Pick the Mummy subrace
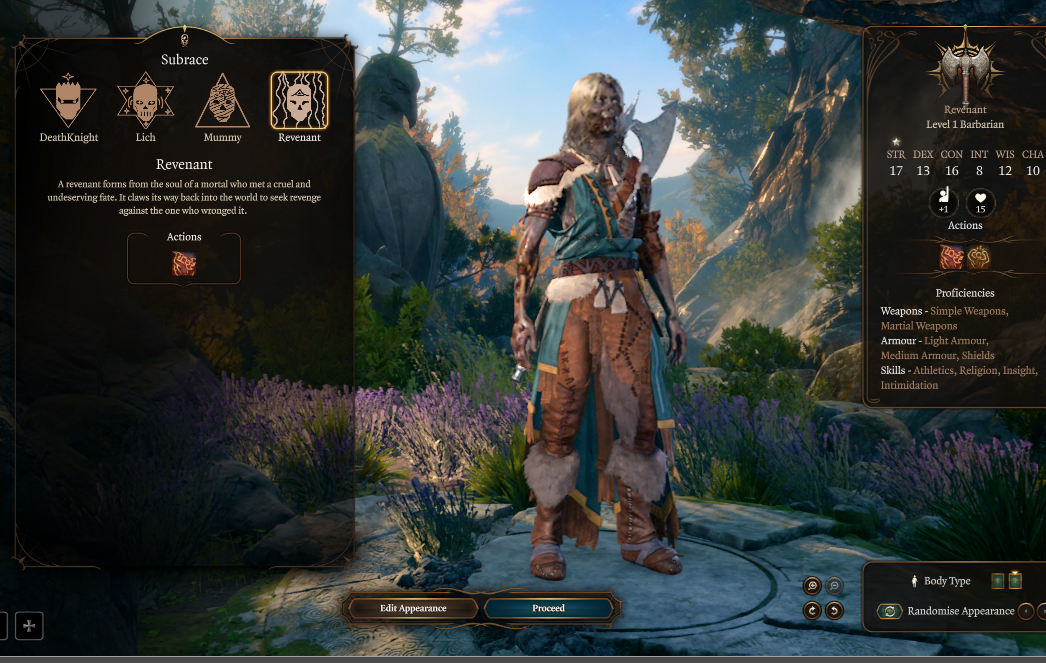 click(x=222, y=101)
